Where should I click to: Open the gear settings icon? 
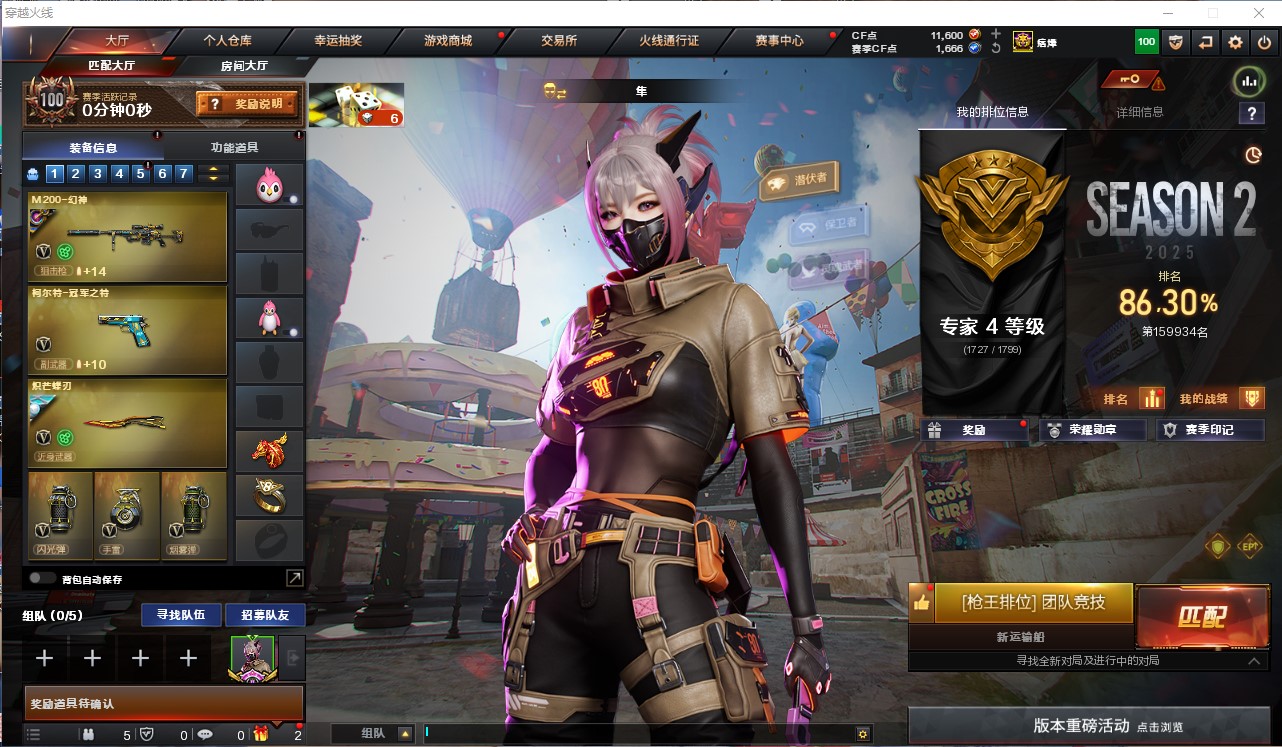[1236, 42]
